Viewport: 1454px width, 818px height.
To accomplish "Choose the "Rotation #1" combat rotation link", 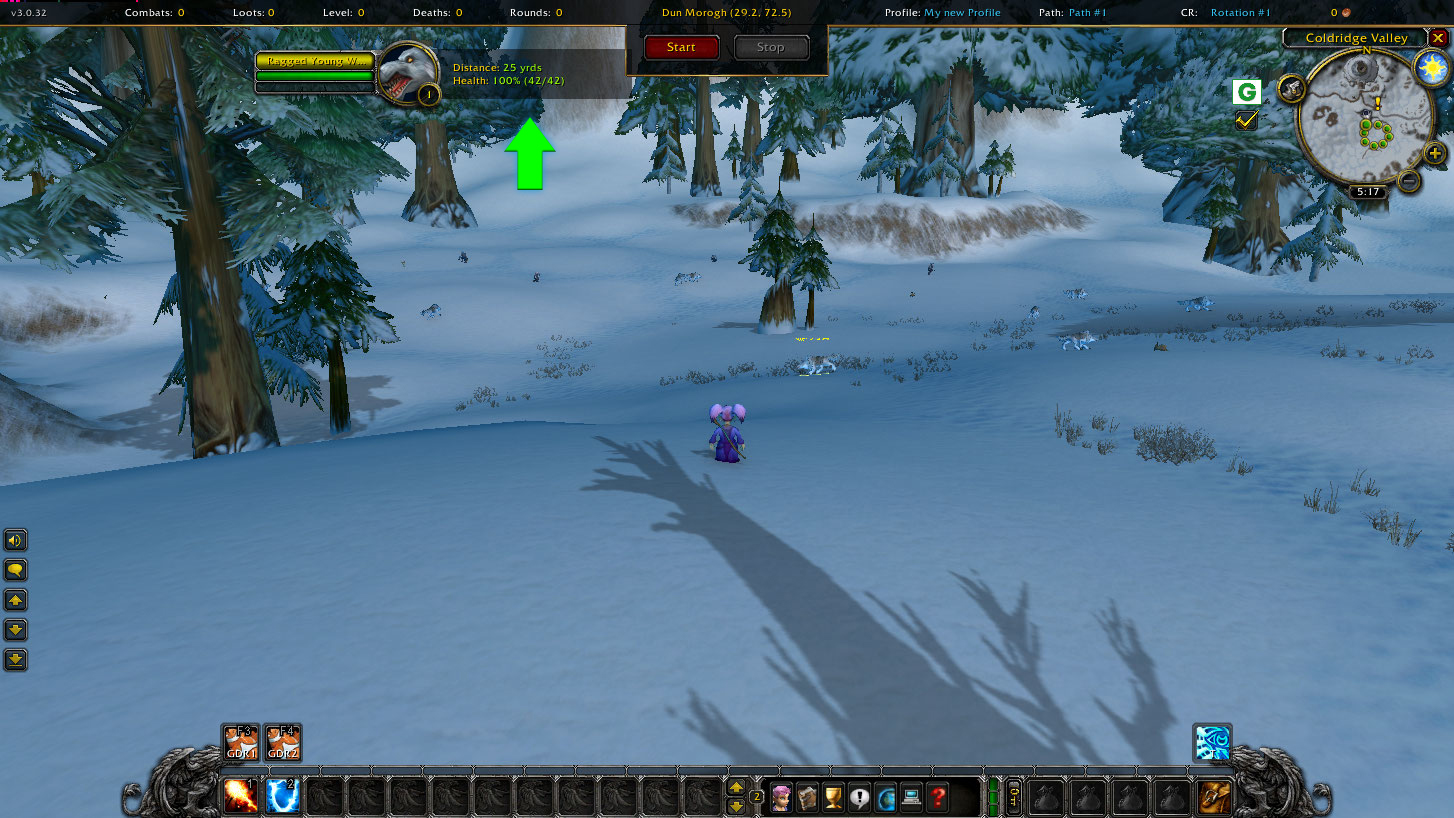I will pyautogui.click(x=1240, y=13).
